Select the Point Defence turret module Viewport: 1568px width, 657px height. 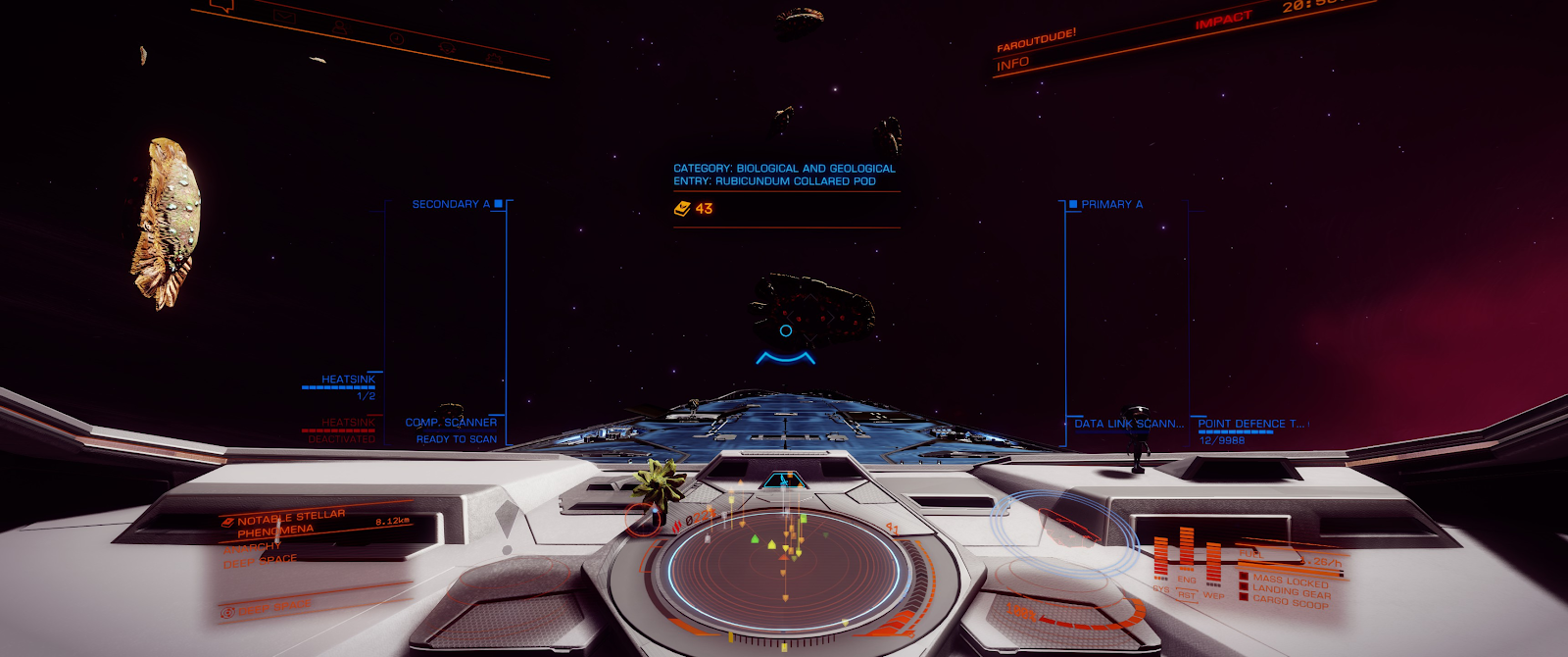click(x=1250, y=424)
